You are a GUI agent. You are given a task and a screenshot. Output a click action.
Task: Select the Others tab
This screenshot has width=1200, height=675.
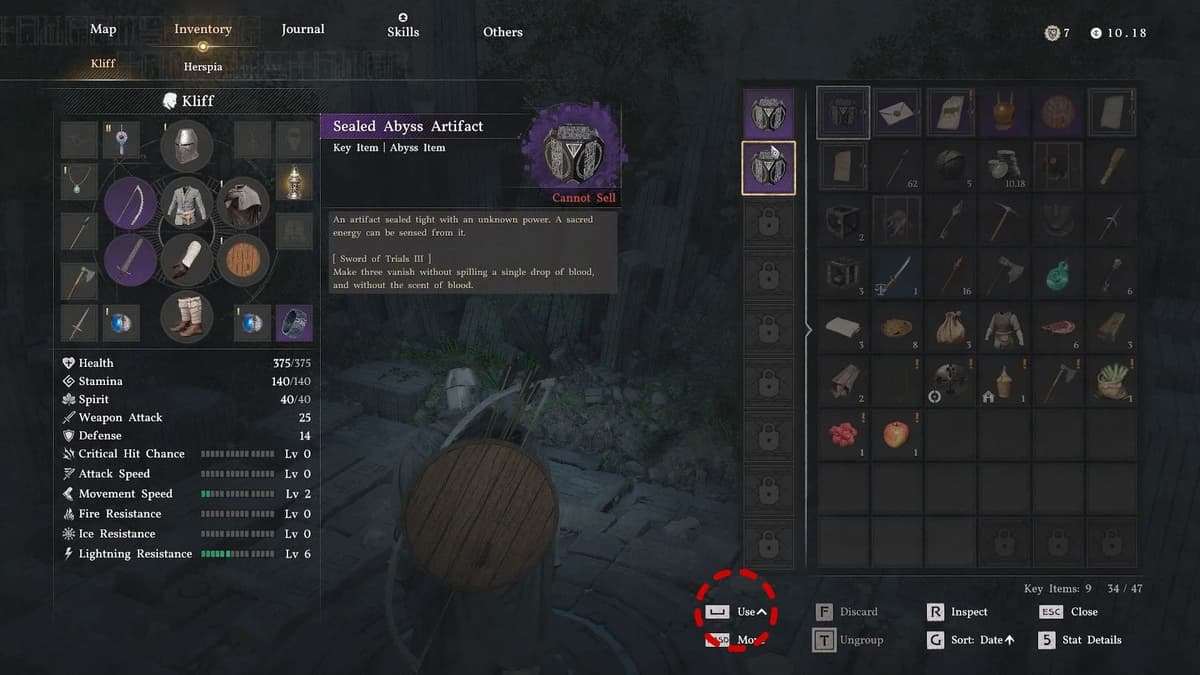click(503, 32)
